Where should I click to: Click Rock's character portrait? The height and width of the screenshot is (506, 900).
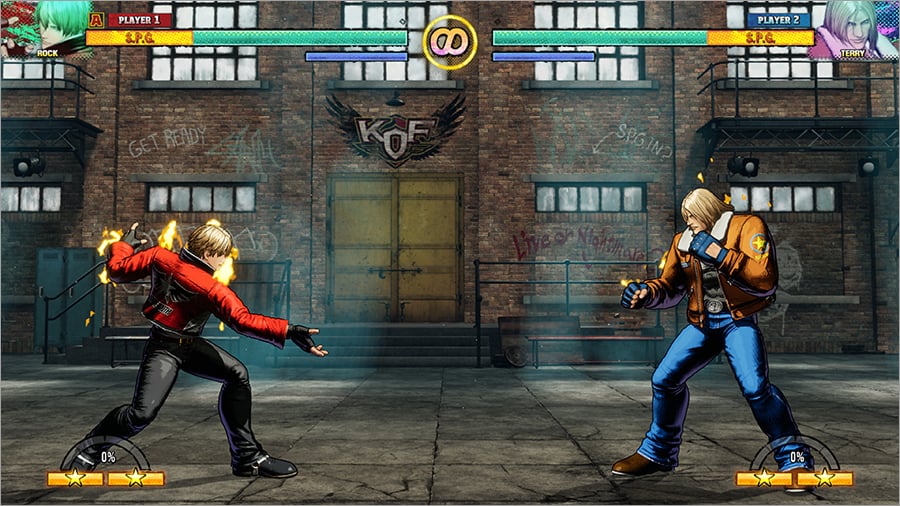(42, 28)
